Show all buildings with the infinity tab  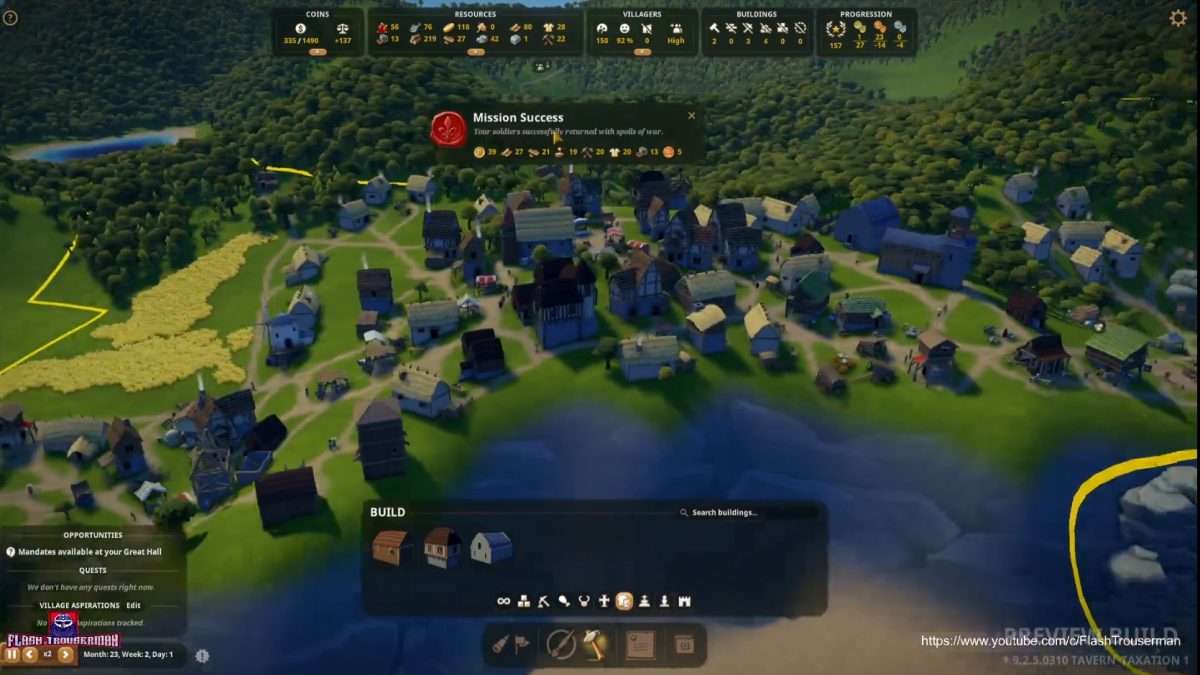(x=503, y=601)
